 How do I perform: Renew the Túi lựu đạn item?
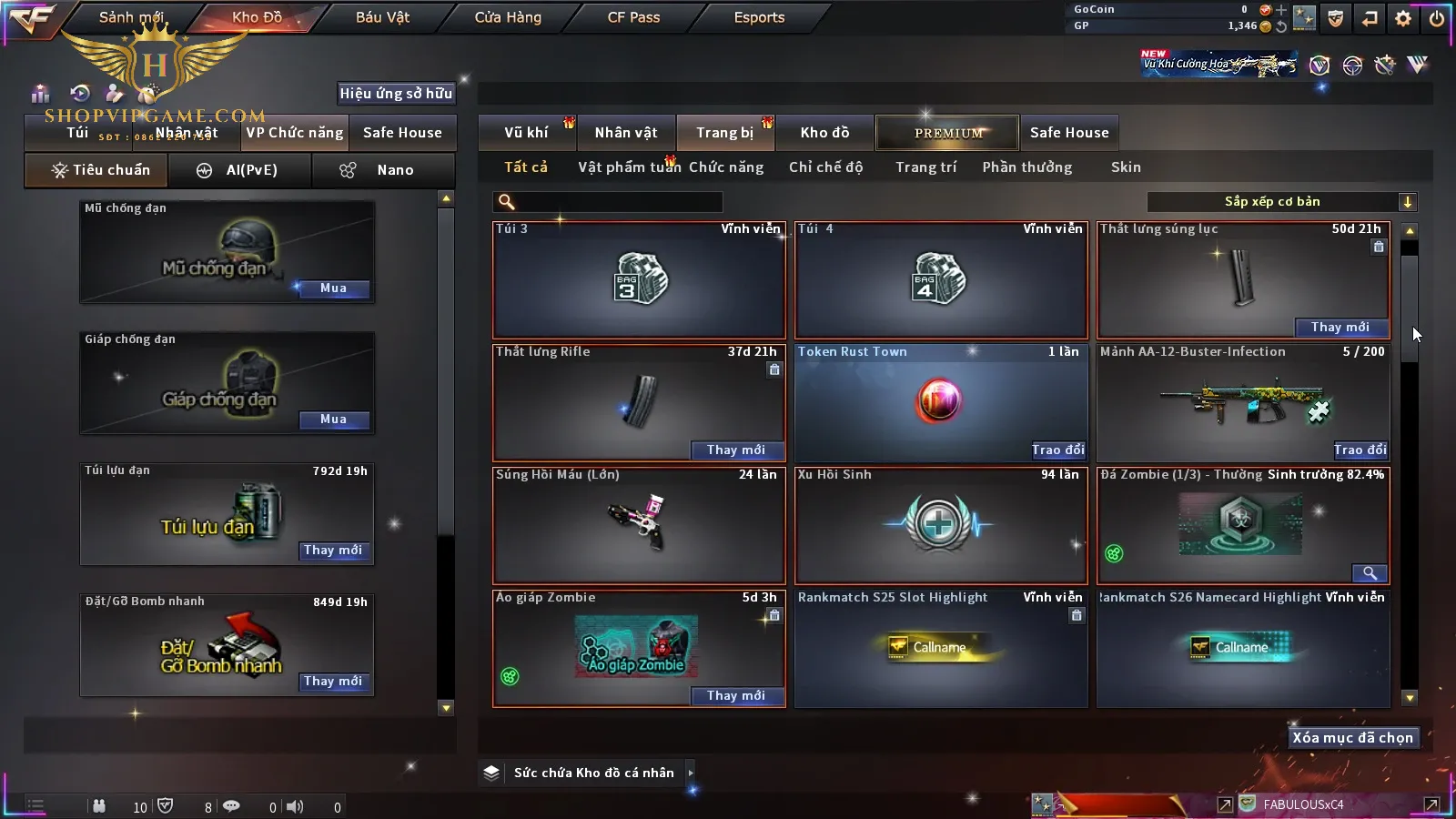[333, 551]
